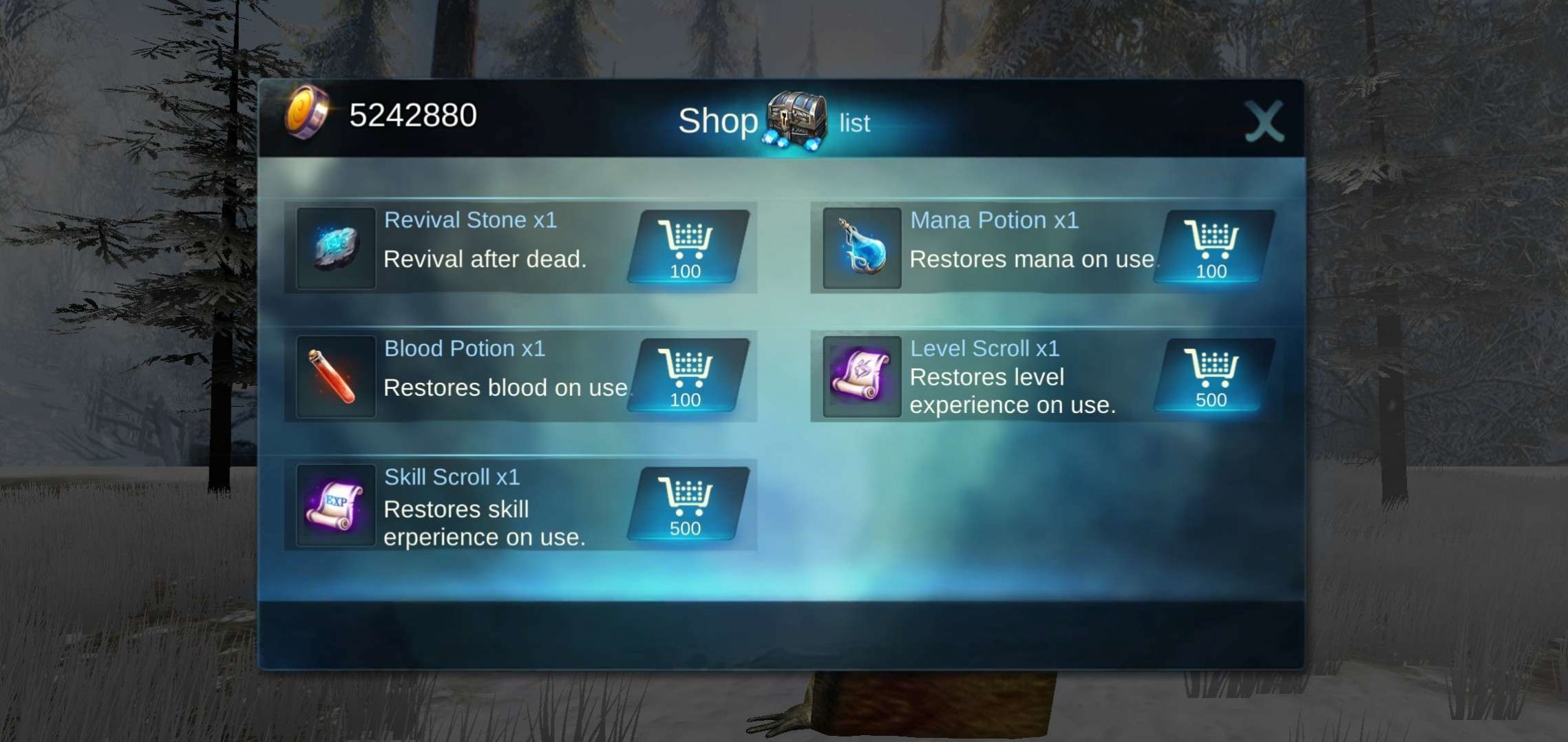1568x742 pixels.
Task: Select the EXP Skill Scroll icon
Action: (336, 505)
